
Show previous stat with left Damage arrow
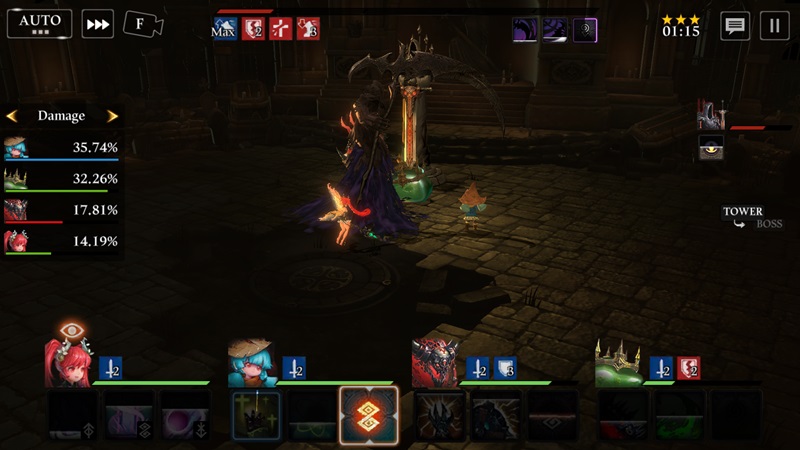coord(12,116)
